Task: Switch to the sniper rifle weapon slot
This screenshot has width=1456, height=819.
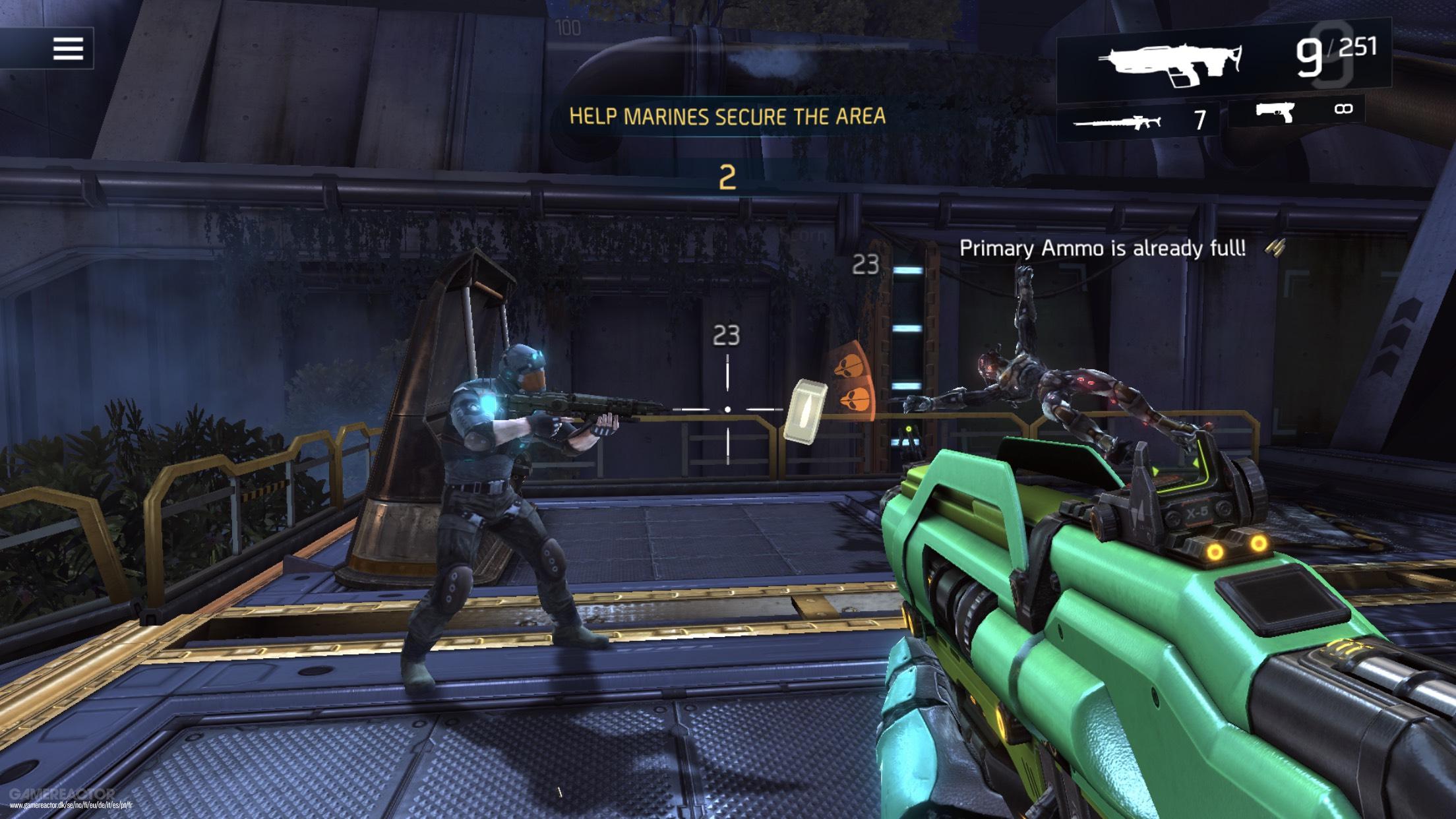Action: tap(1122, 121)
